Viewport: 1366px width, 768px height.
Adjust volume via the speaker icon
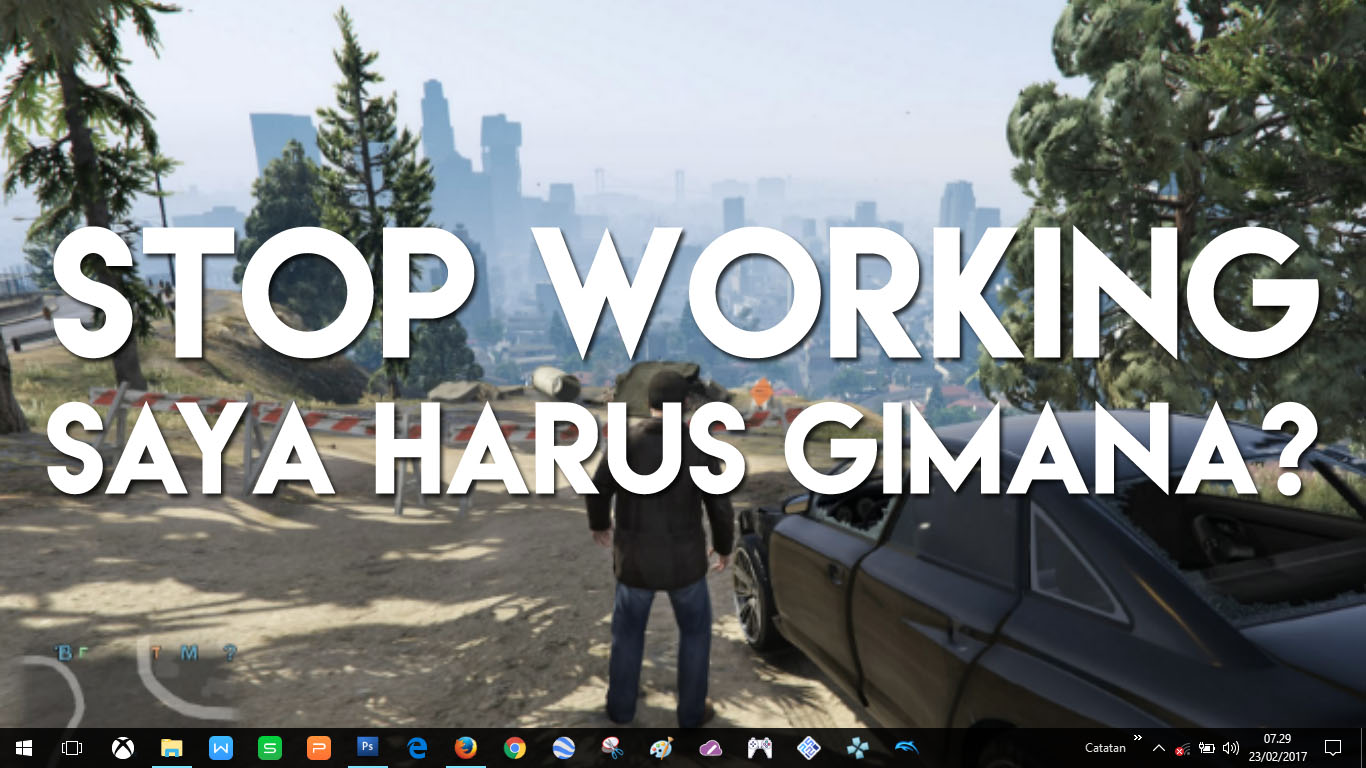pyautogui.click(x=1230, y=748)
